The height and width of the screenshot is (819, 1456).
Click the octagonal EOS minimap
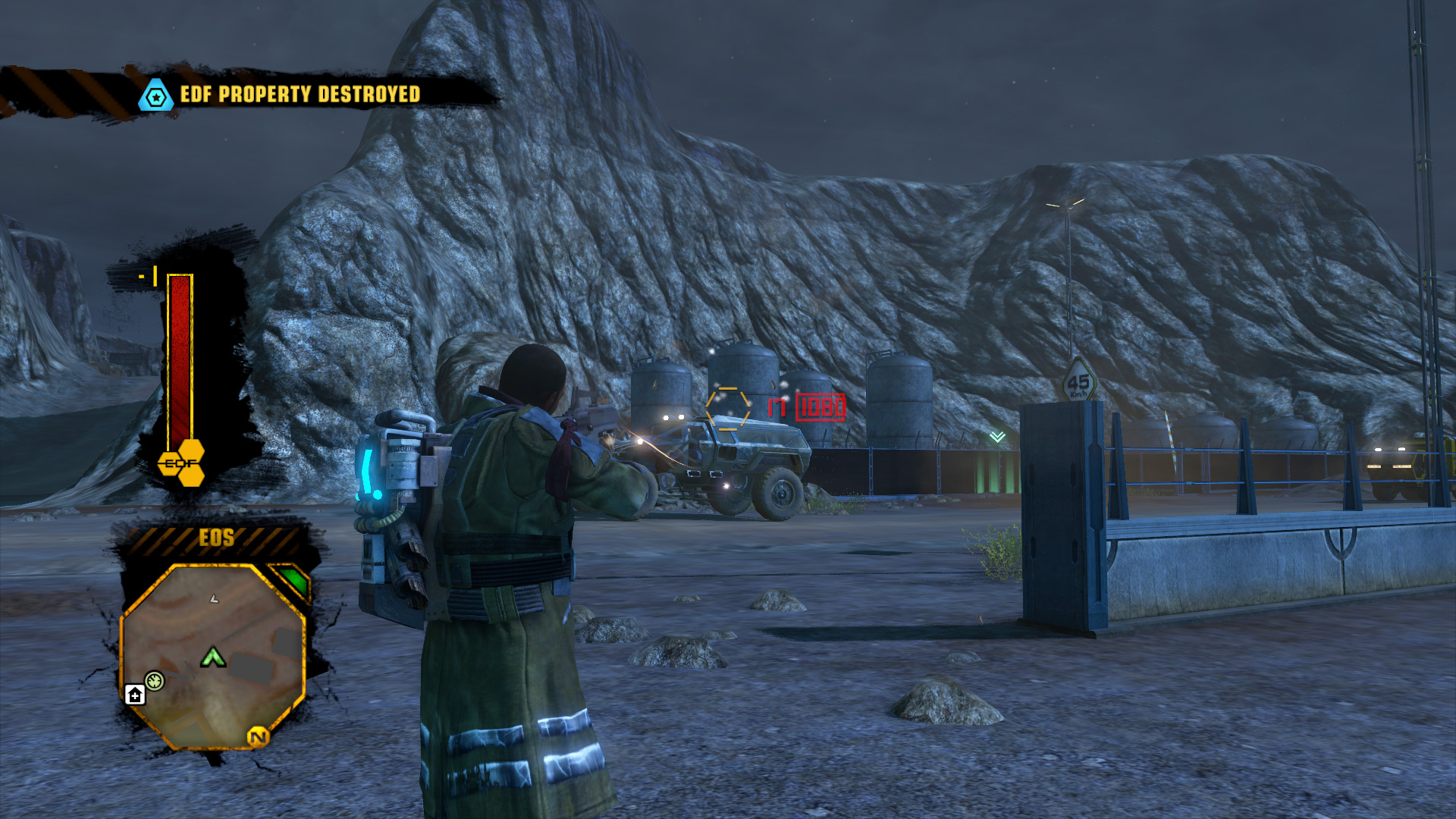213,657
